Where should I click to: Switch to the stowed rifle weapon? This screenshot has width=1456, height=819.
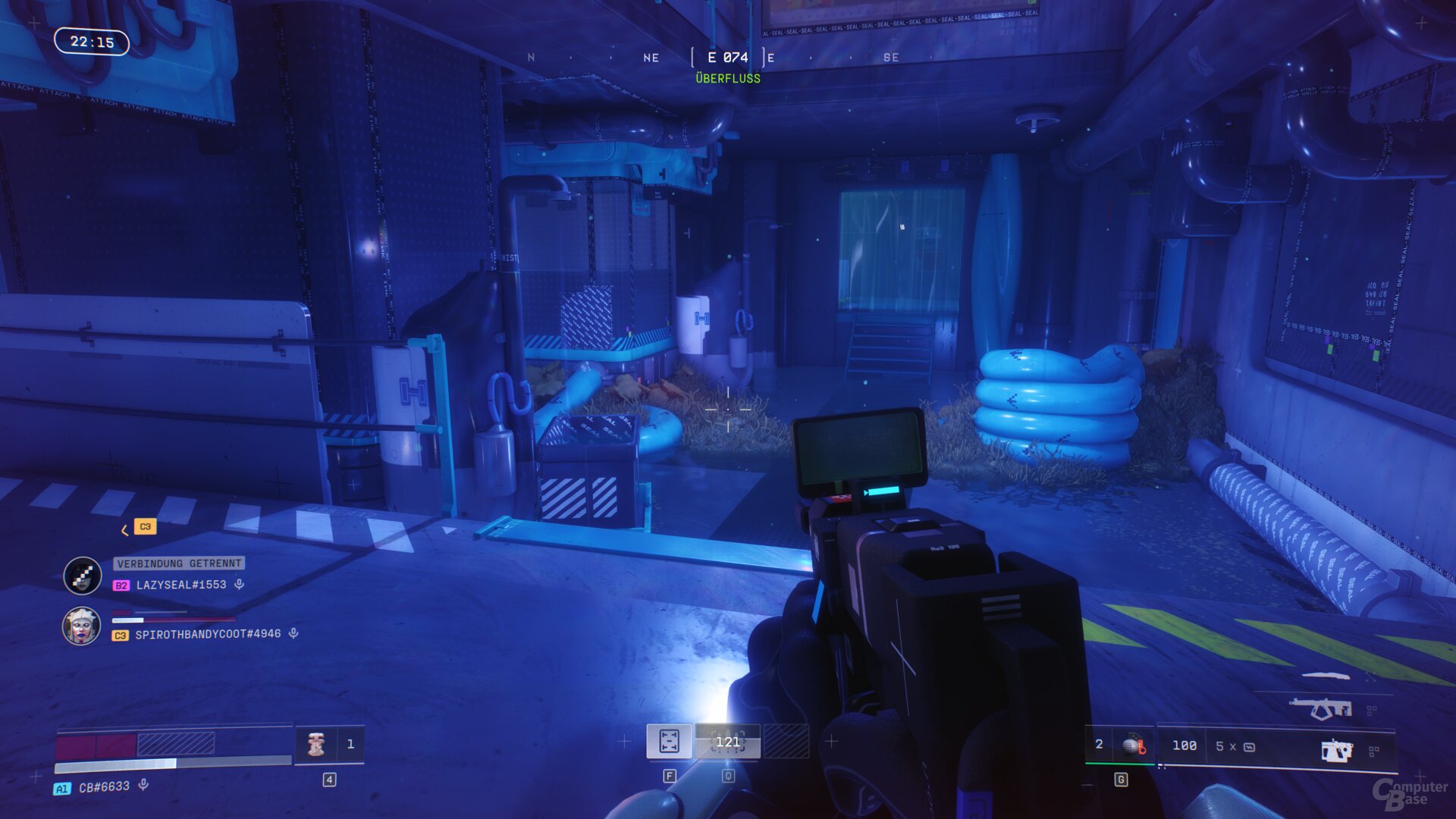(1320, 709)
